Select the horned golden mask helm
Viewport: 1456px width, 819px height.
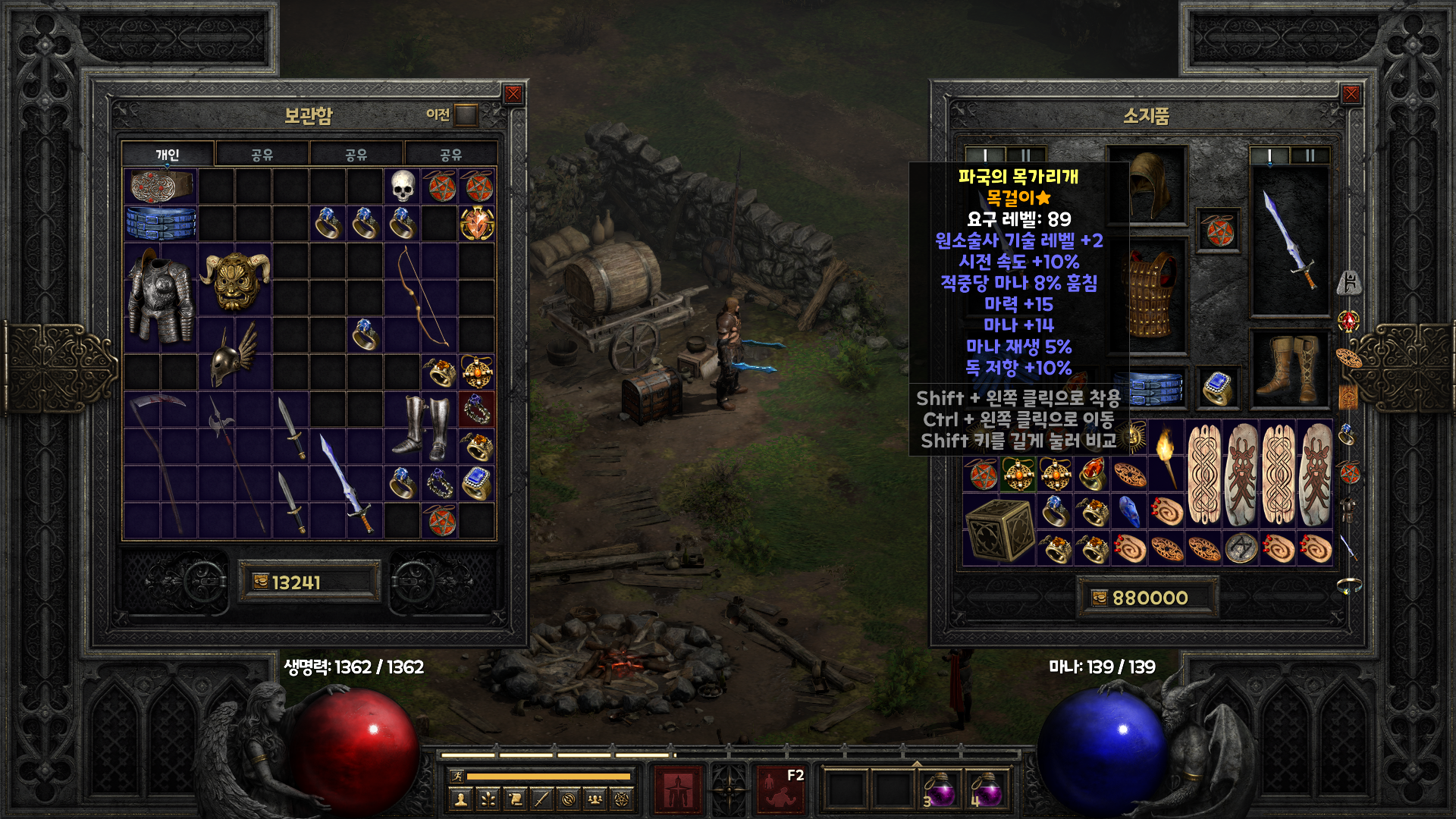pos(234,279)
